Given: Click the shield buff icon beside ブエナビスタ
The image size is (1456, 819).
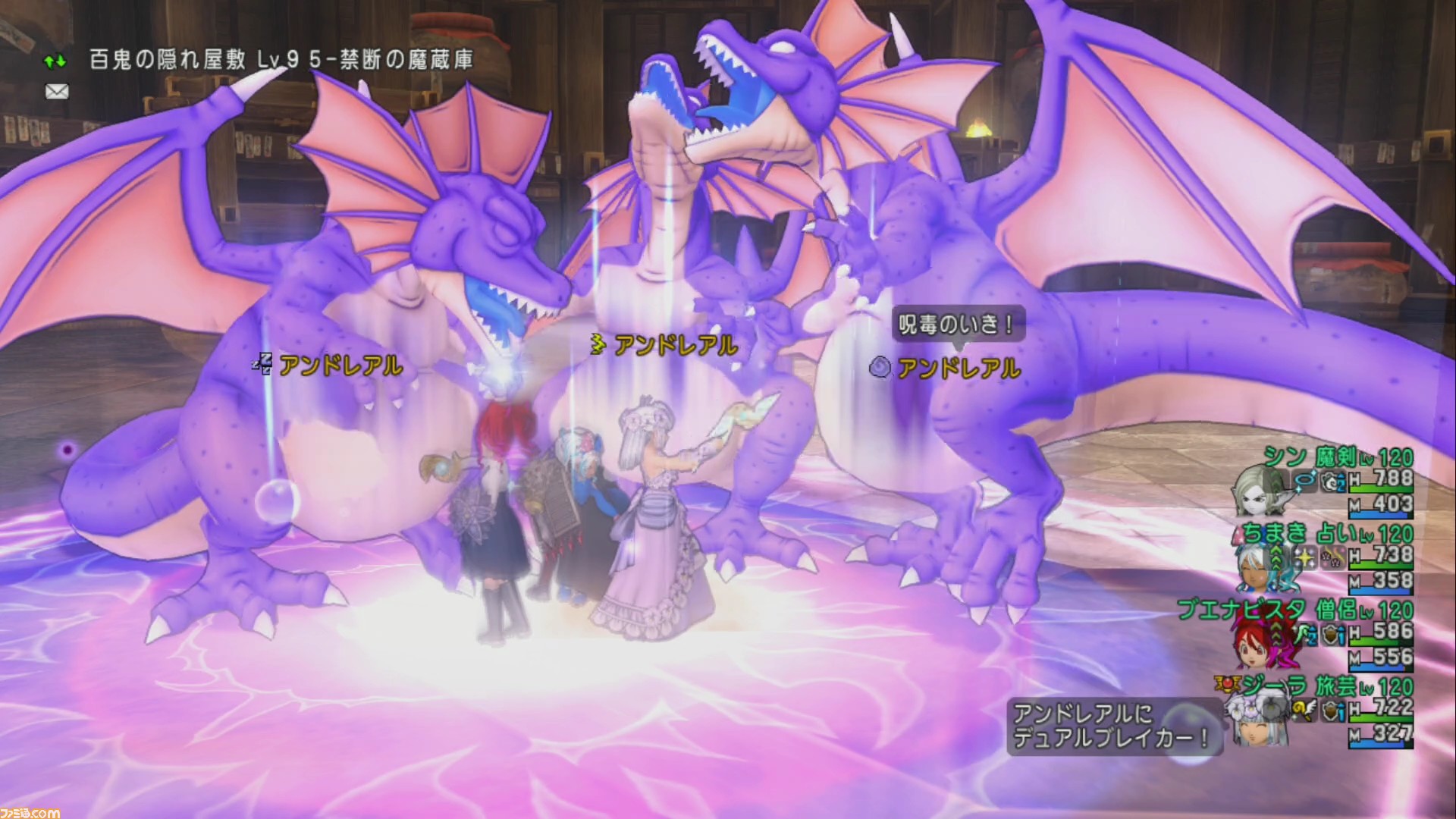Looking at the screenshot, I should tap(1330, 634).
